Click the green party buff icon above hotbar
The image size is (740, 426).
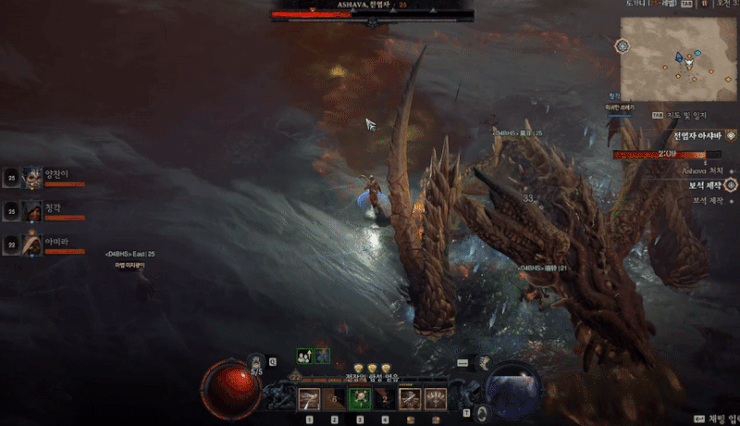pyautogui.click(x=303, y=355)
